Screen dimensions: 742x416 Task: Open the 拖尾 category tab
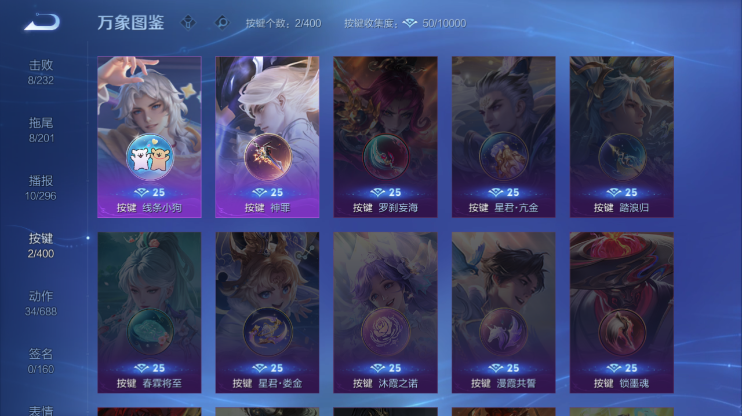pyautogui.click(x=41, y=129)
